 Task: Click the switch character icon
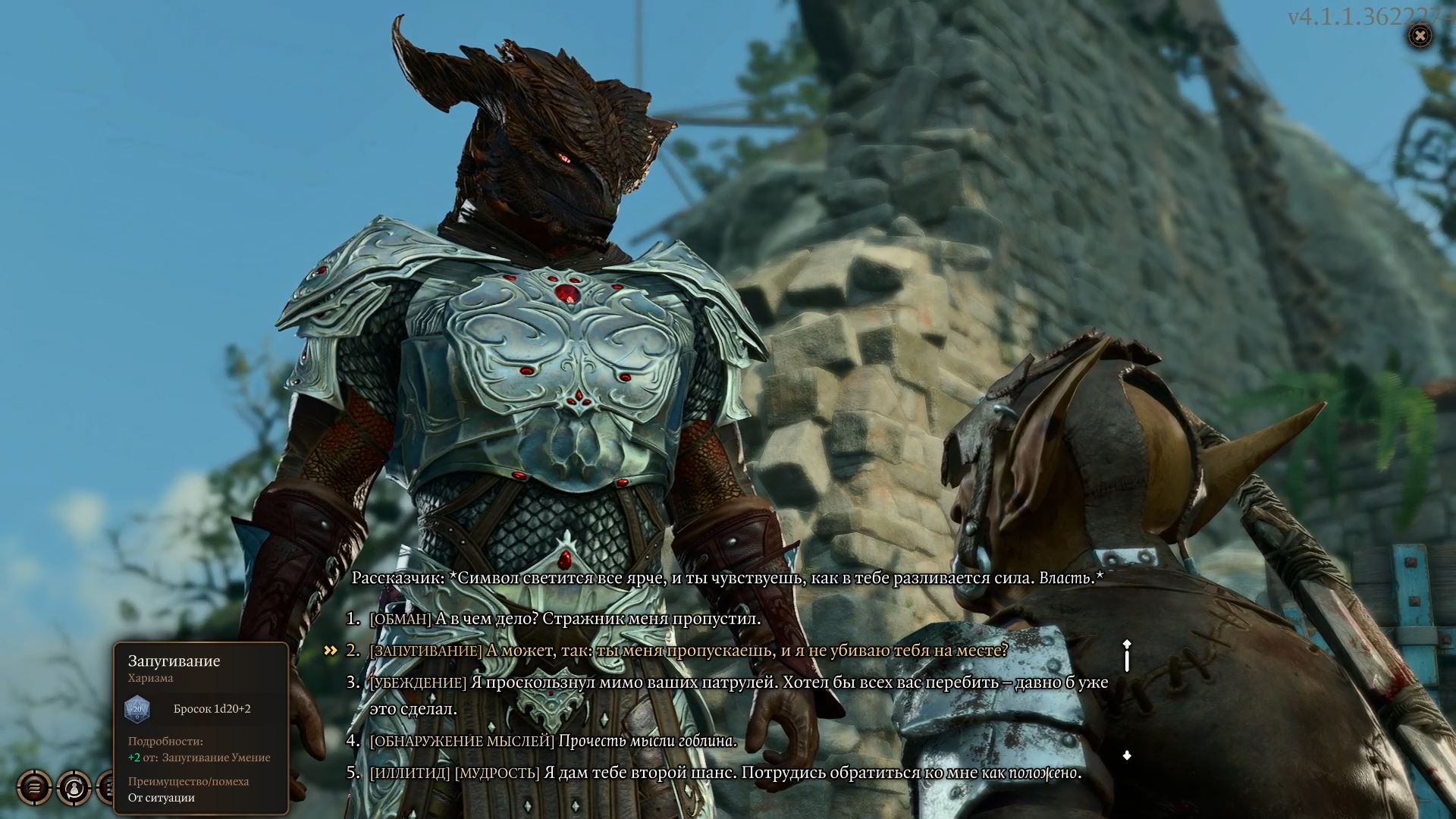pyautogui.click(x=74, y=788)
